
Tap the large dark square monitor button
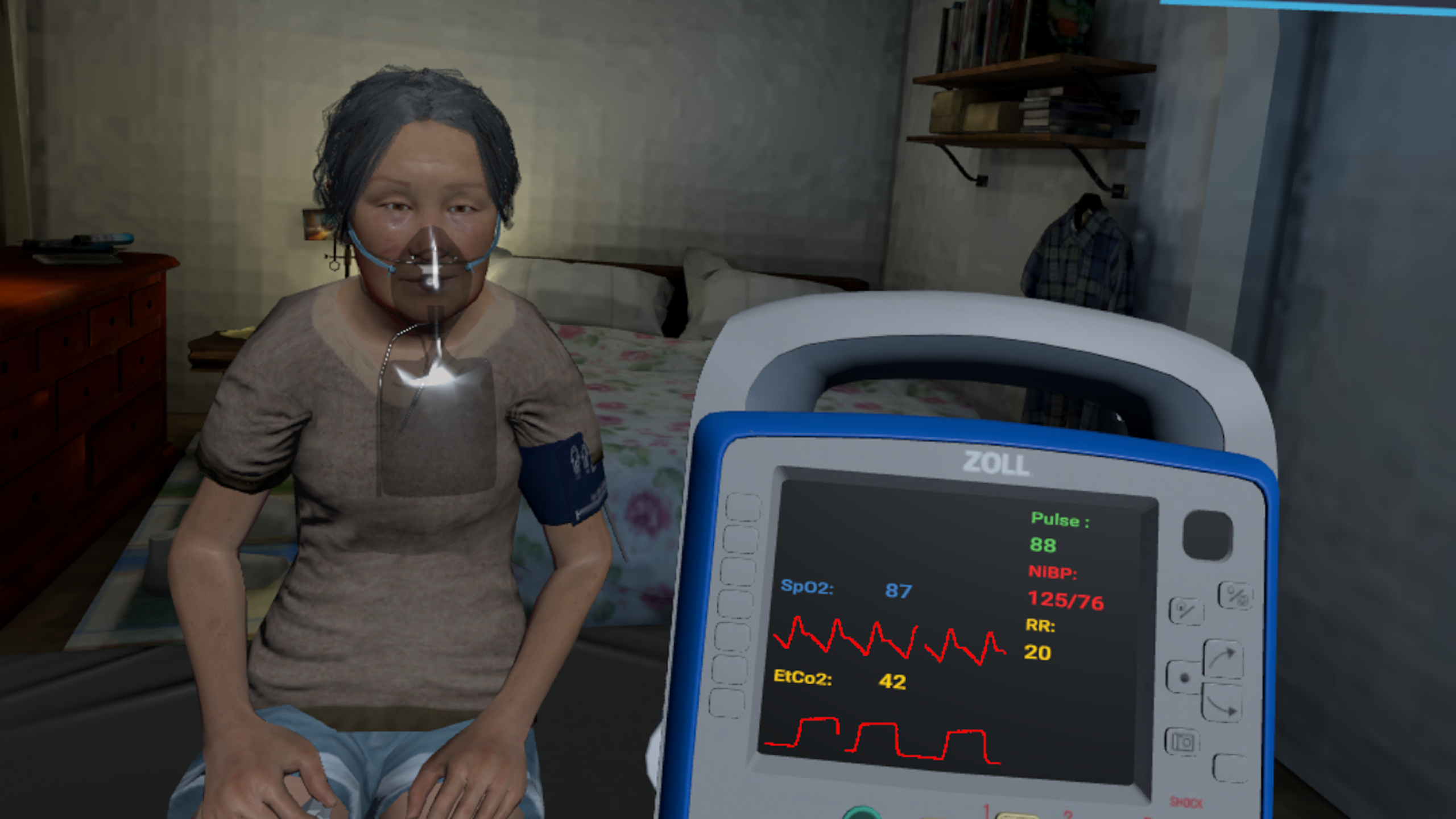pos(1207,535)
